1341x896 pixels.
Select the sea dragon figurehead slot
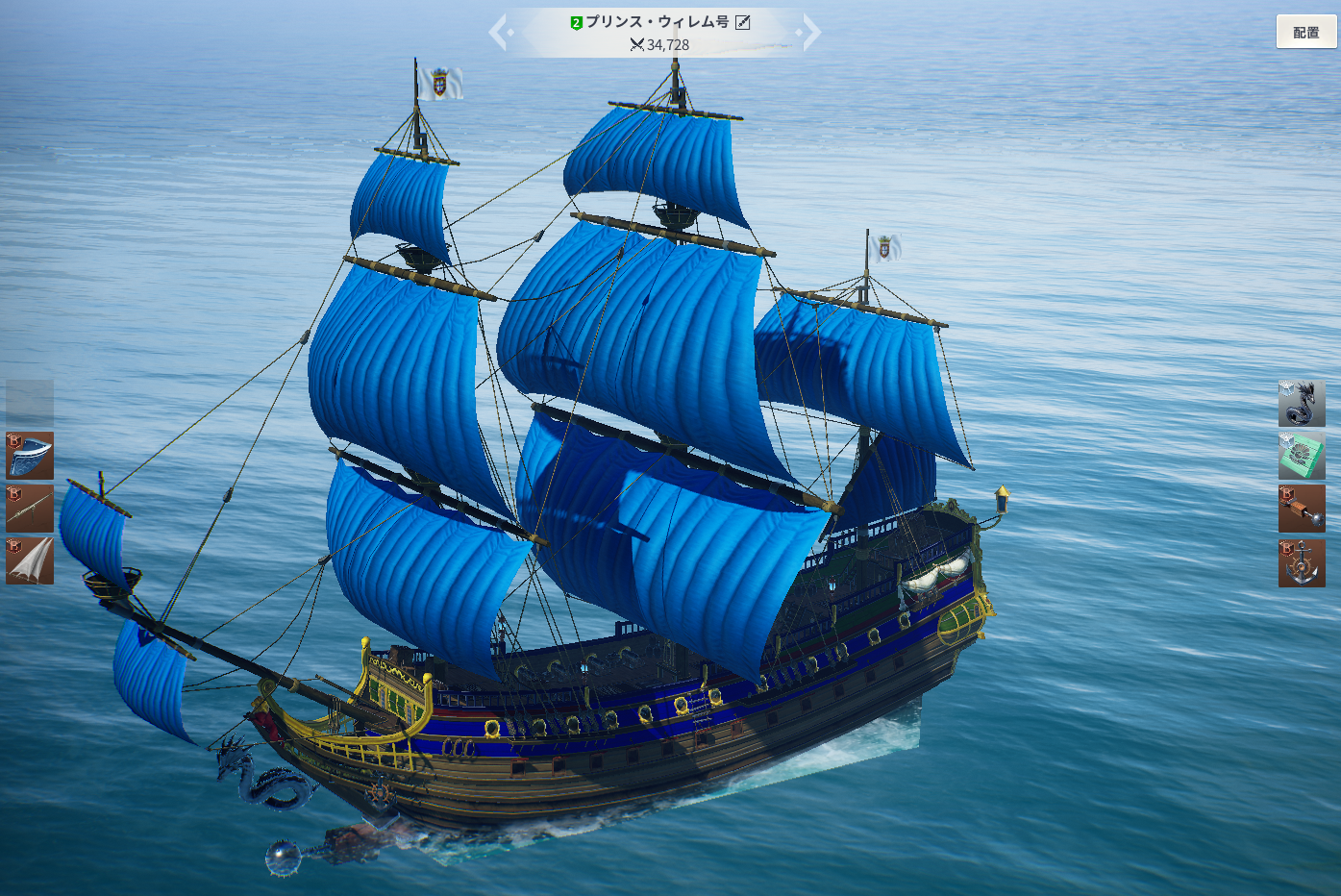pos(1302,403)
